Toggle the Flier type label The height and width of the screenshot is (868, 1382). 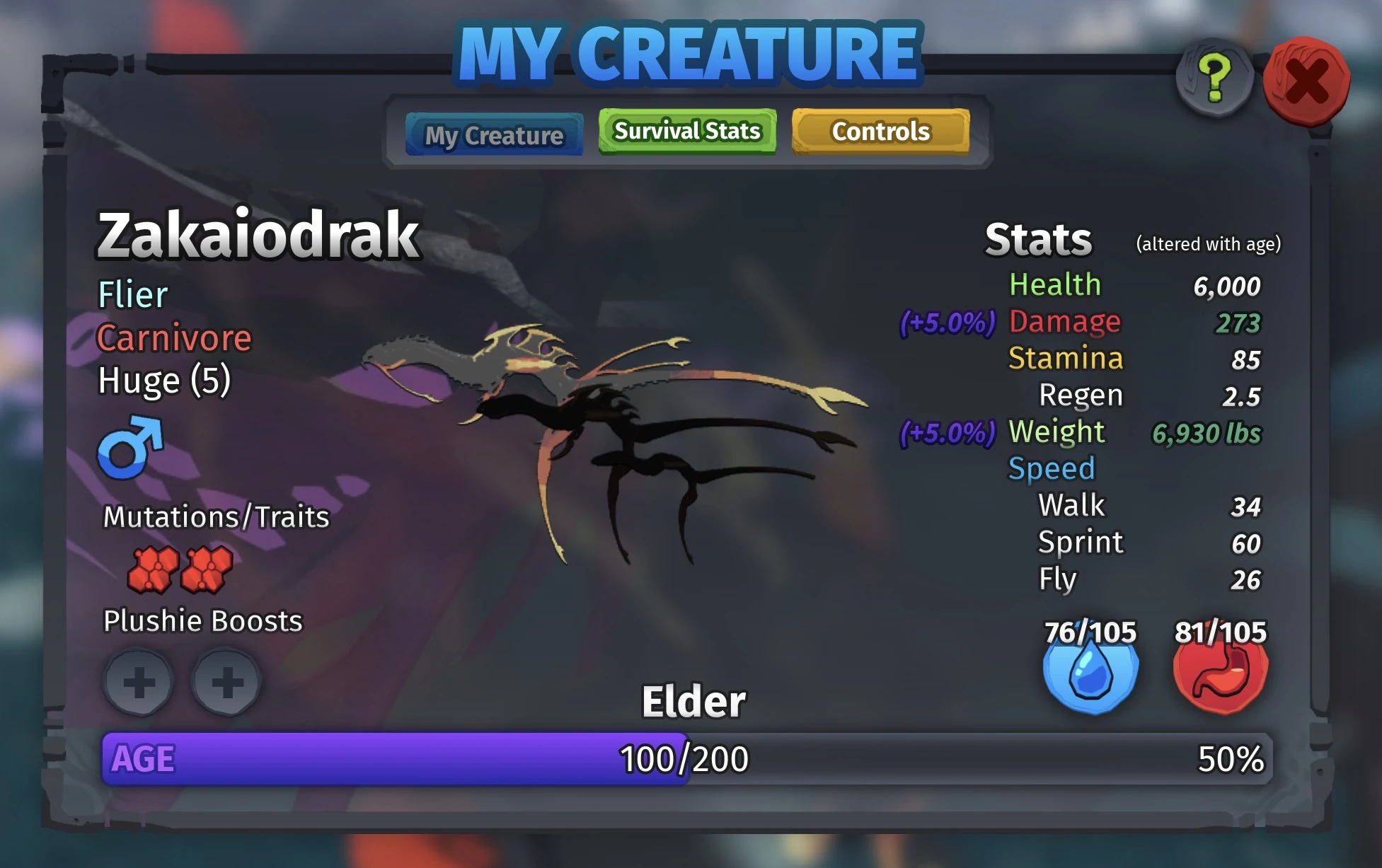click(x=132, y=294)
